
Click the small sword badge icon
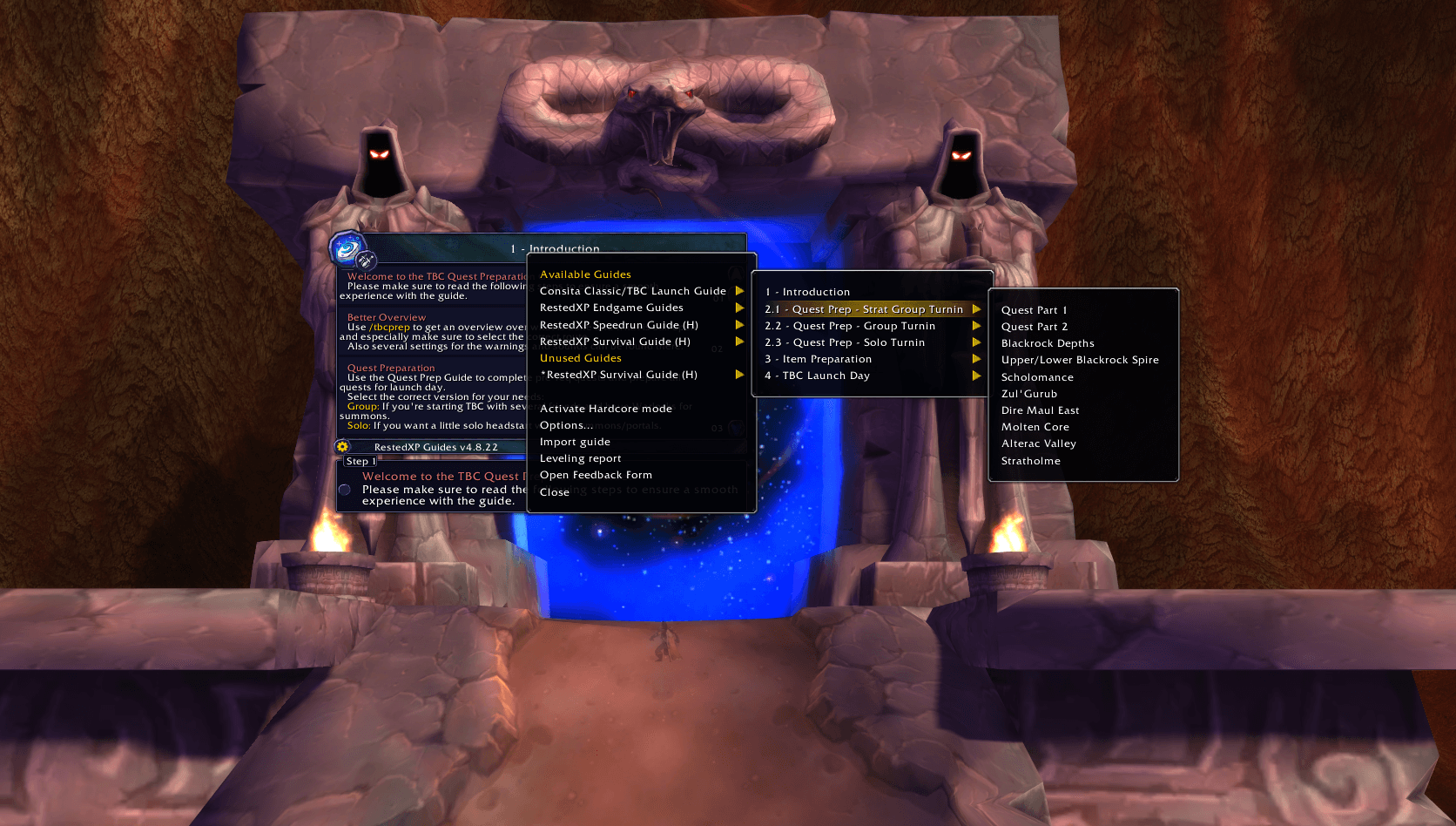[x=365, y=261]
